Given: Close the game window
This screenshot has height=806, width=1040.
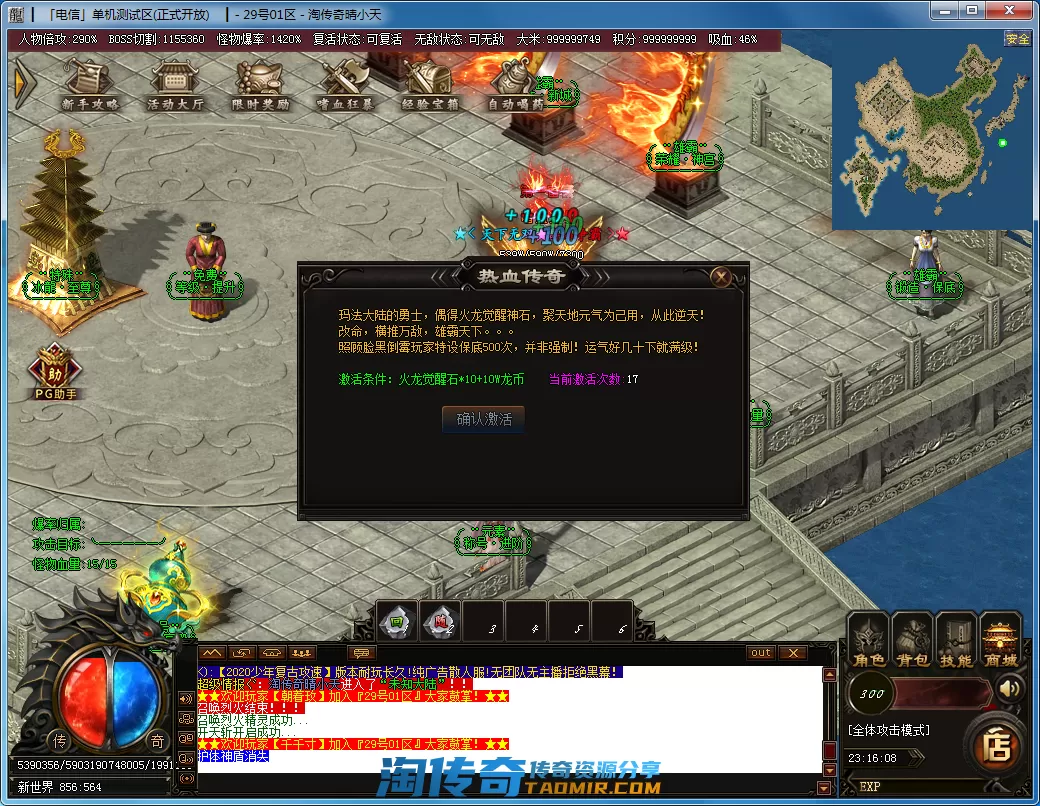Looking at the screenshot, I should click(1008, 12).
